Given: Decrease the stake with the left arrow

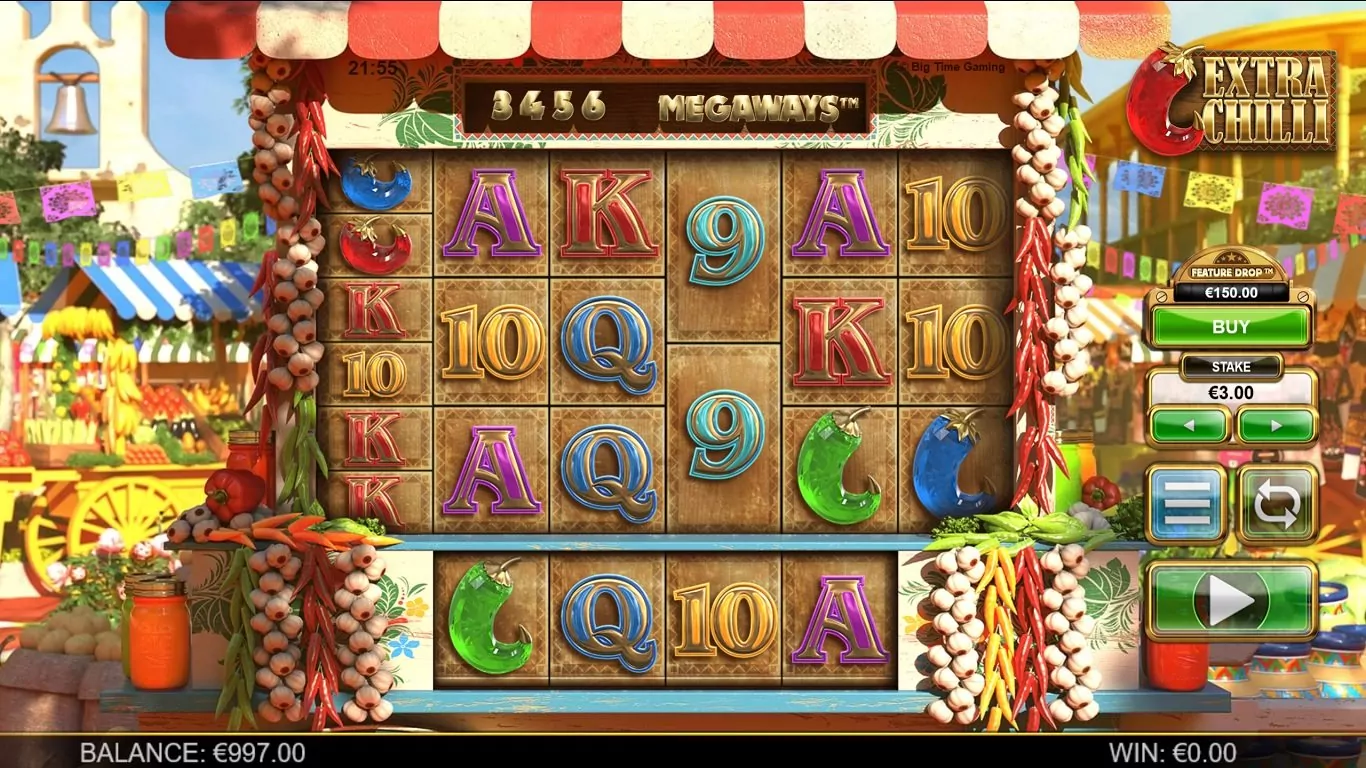Looking at the screenshot, I should pos(1189,425).
